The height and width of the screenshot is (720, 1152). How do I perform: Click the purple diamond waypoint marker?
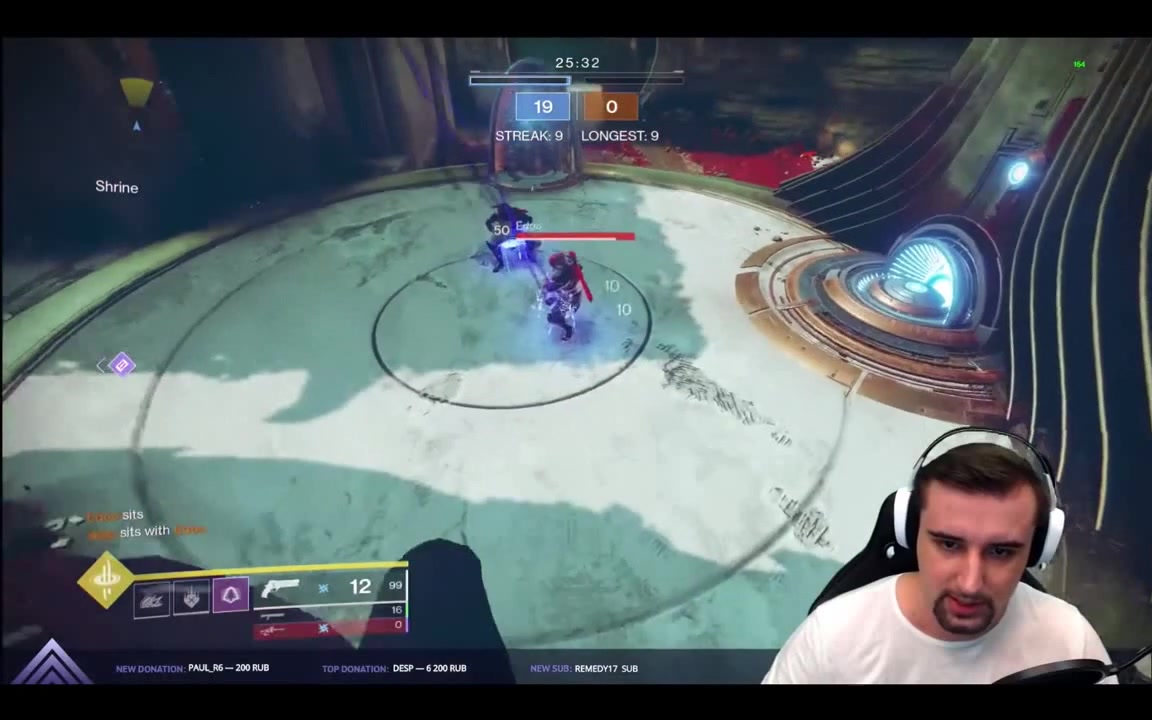pos(121,365)
